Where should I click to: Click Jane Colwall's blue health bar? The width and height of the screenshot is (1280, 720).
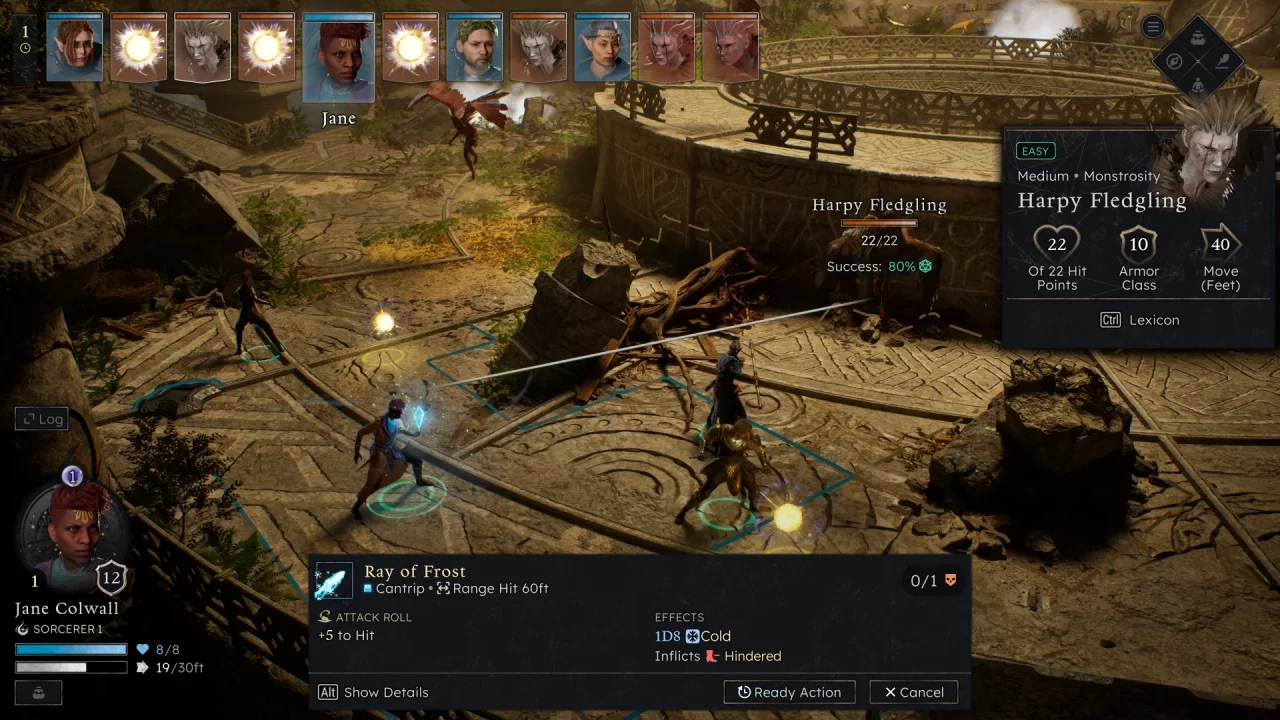coord(70,649)
